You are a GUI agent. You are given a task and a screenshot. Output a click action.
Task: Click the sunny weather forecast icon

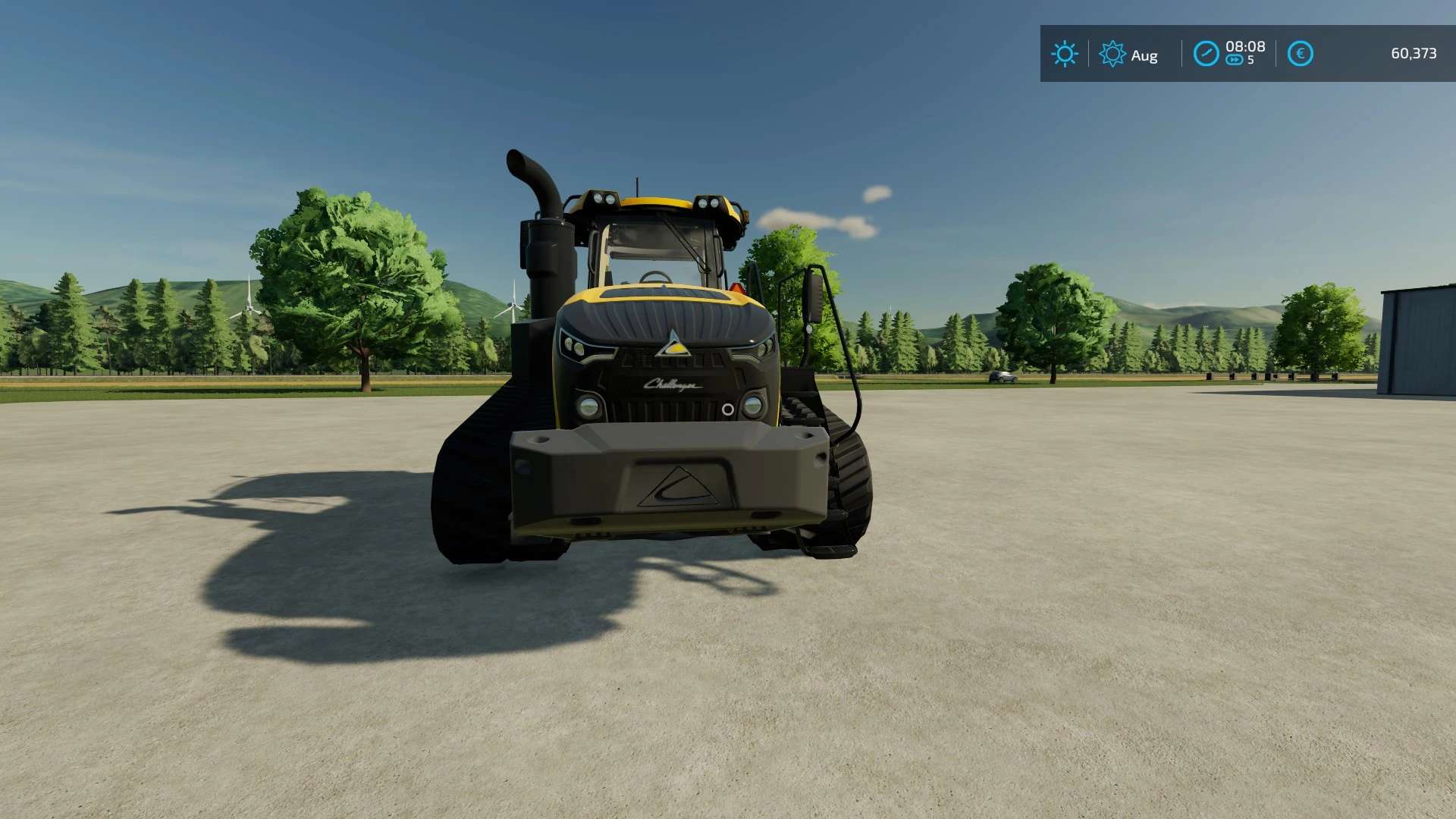[1064, 54]
